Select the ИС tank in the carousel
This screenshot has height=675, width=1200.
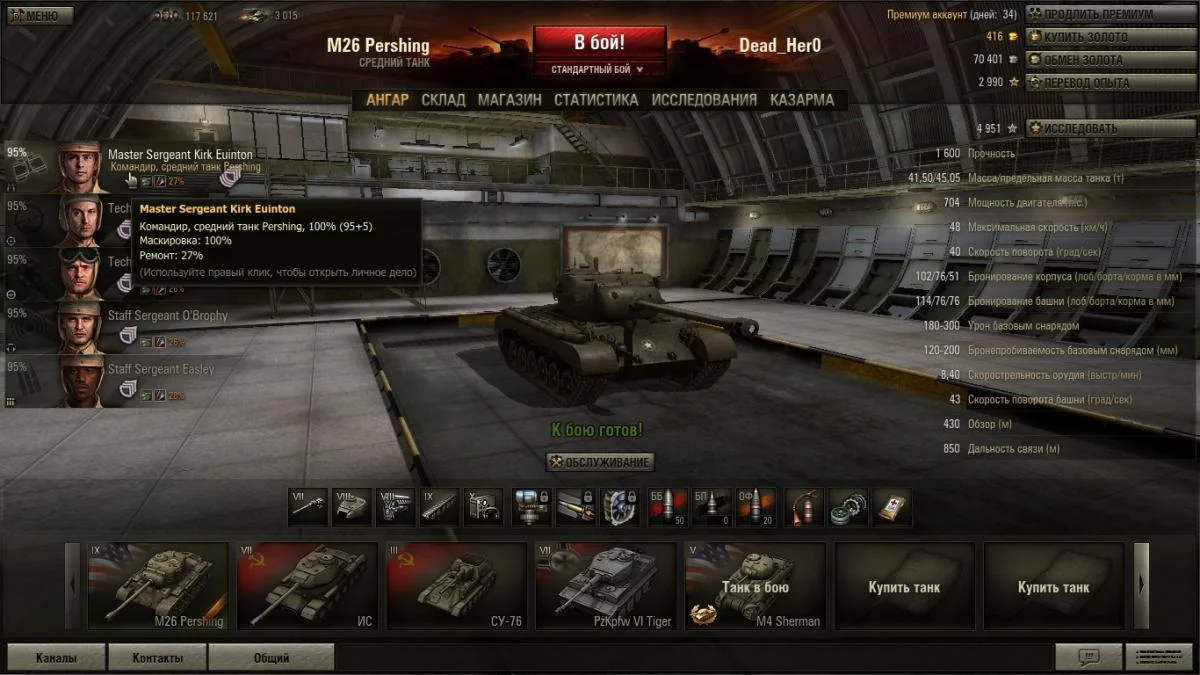pyautogui.click(x=307, y=586)
